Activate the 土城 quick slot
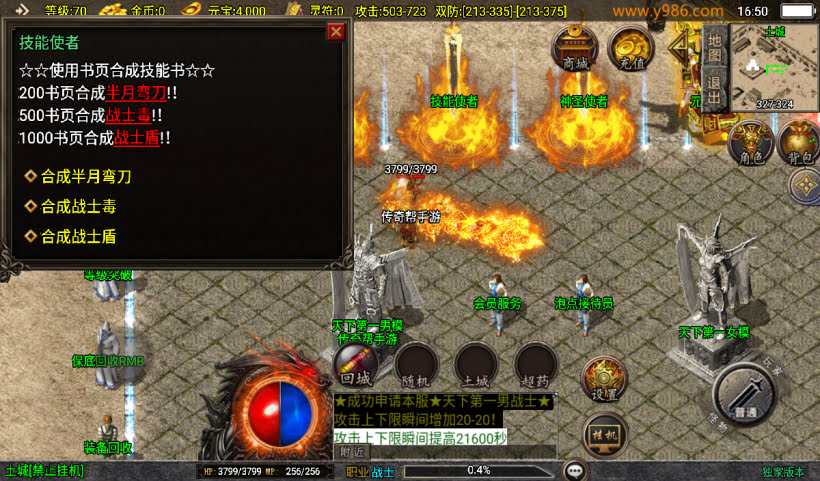Image resolution: width=820 pixels, height=481 pixels. 475,365
